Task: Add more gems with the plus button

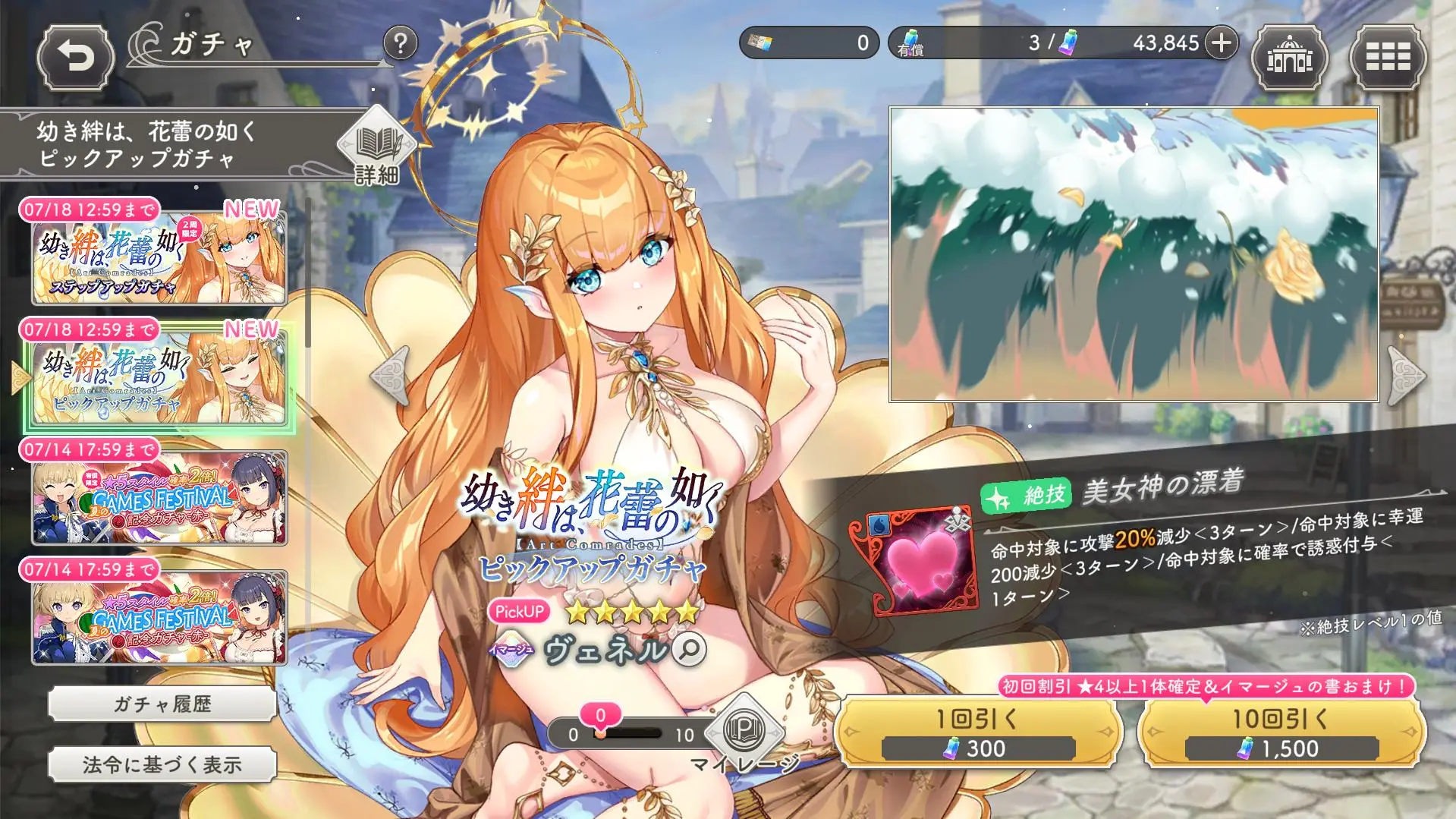Action: (x=1221, y=43)
